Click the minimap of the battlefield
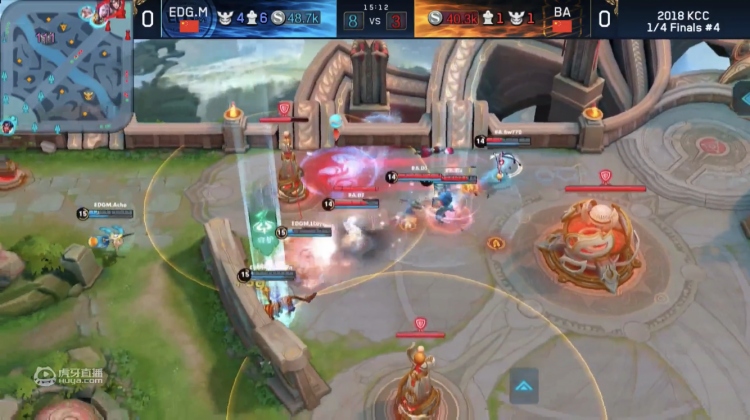The height and width of the screenshot is (420, 750). pos(65,65)
